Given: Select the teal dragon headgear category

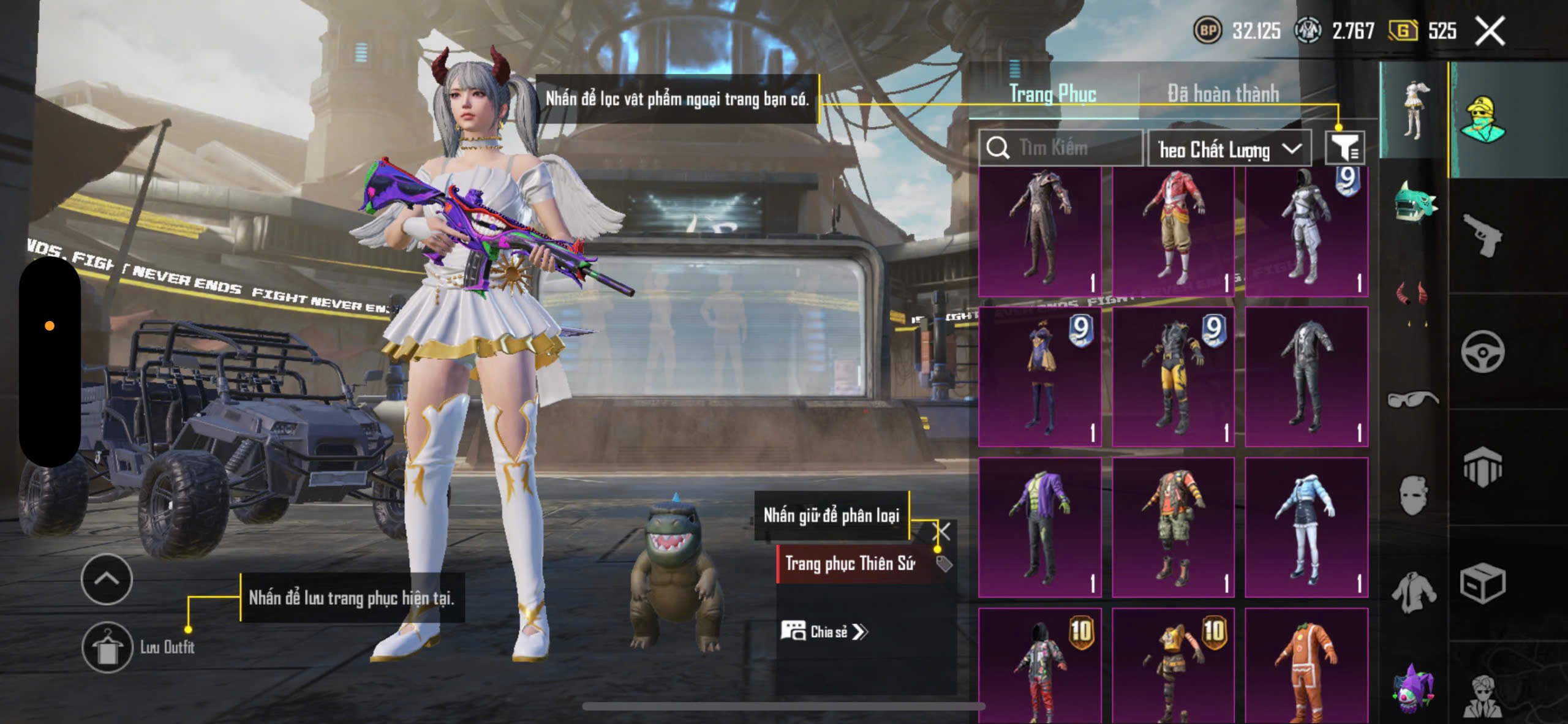Looking at the screenshot, I should point(1414,202).
